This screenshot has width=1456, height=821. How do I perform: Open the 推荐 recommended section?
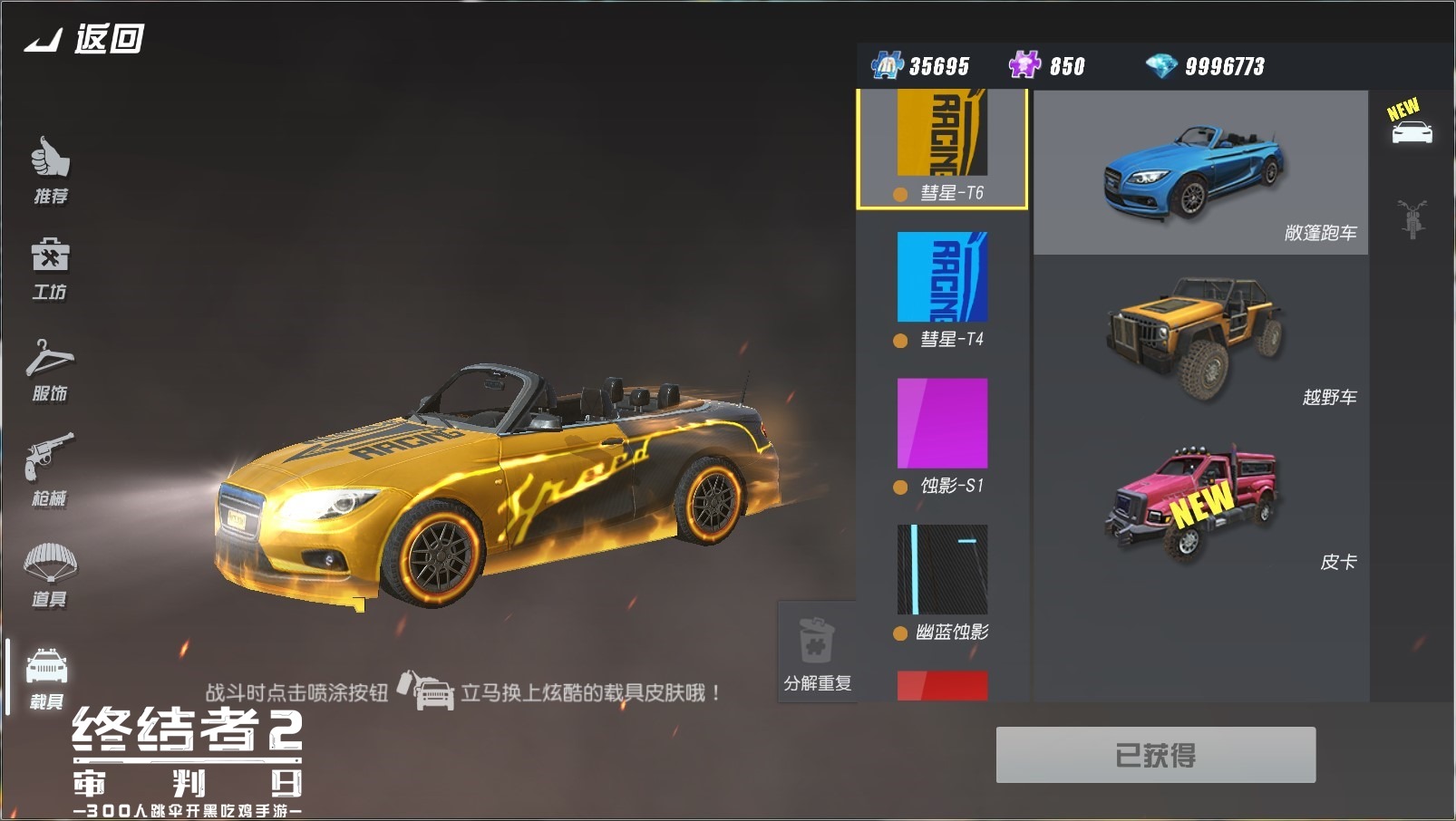51,169
